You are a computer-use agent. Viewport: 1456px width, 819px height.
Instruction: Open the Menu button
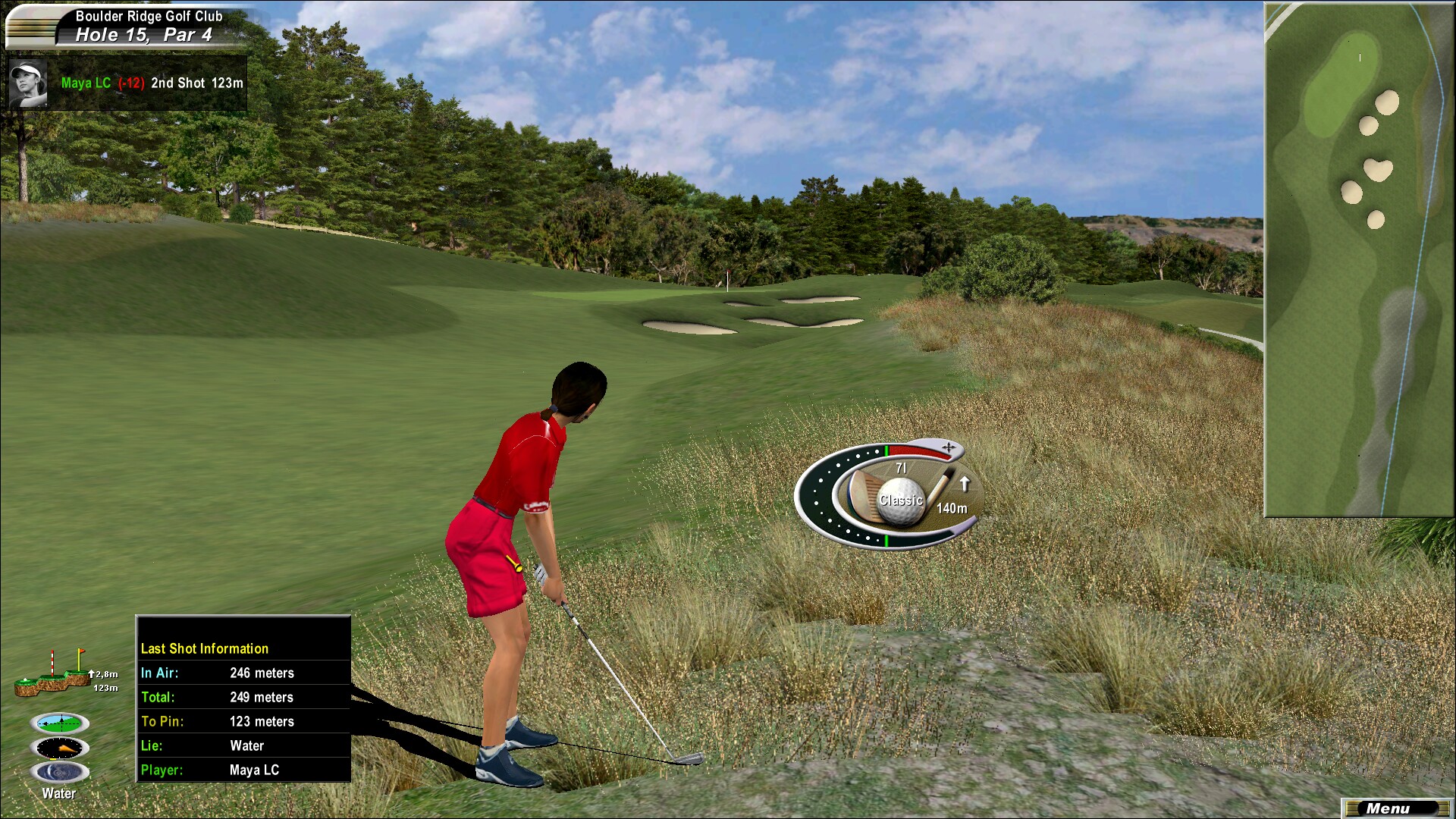click(1396, 808)
